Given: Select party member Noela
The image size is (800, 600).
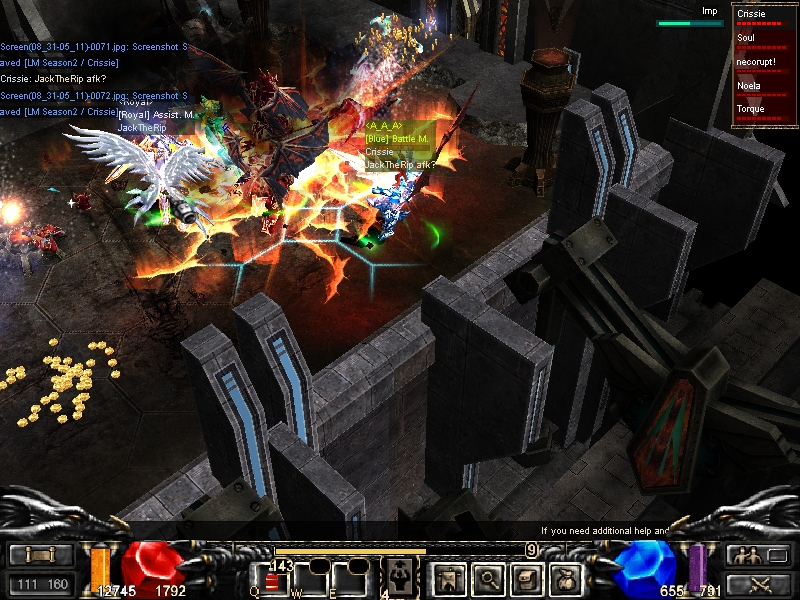Looking at the screenshot, I should coord(764,88).
